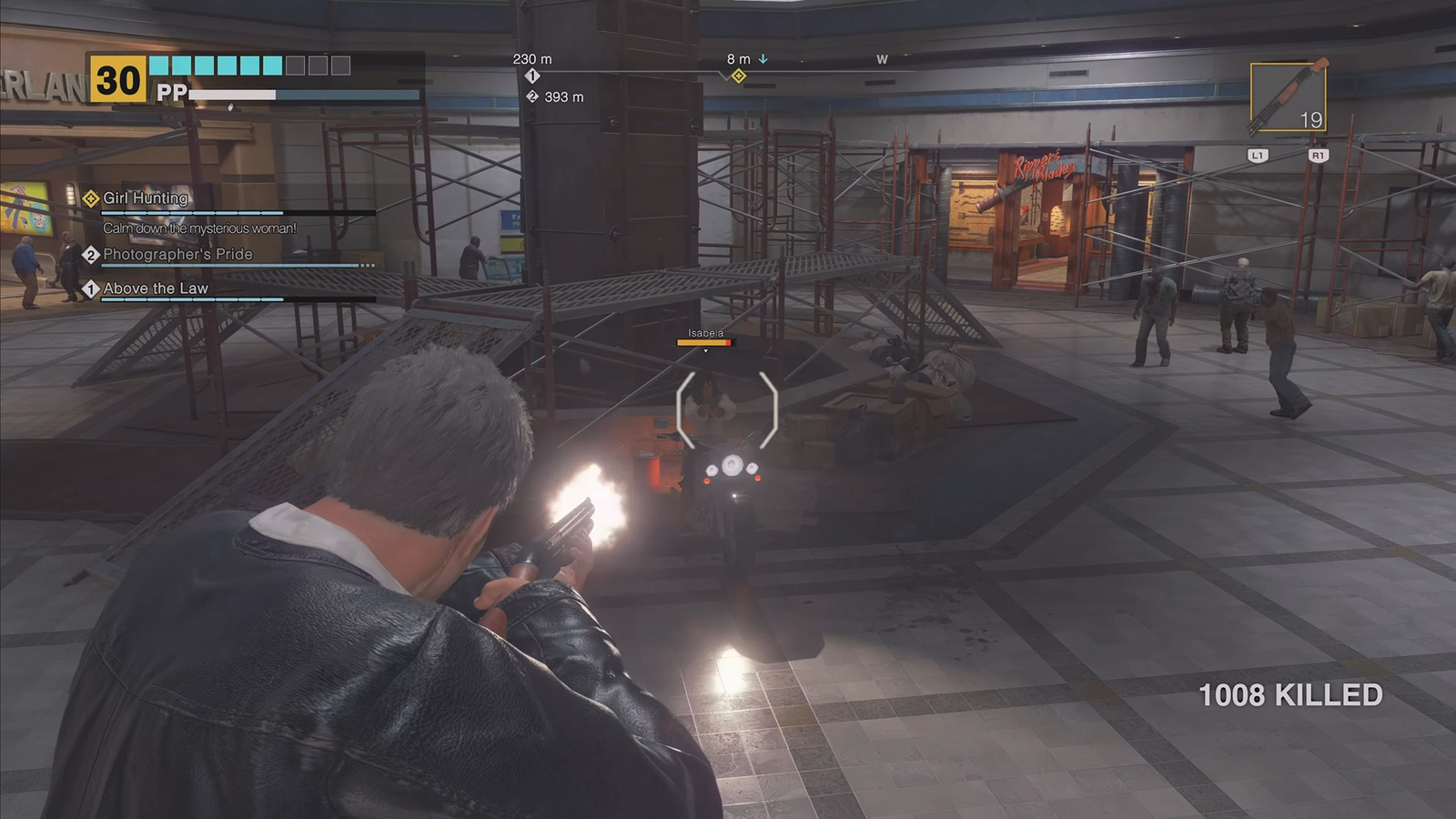Open the Girl Hunting case entry
The image size is (1456, 819).
point(146,197)
